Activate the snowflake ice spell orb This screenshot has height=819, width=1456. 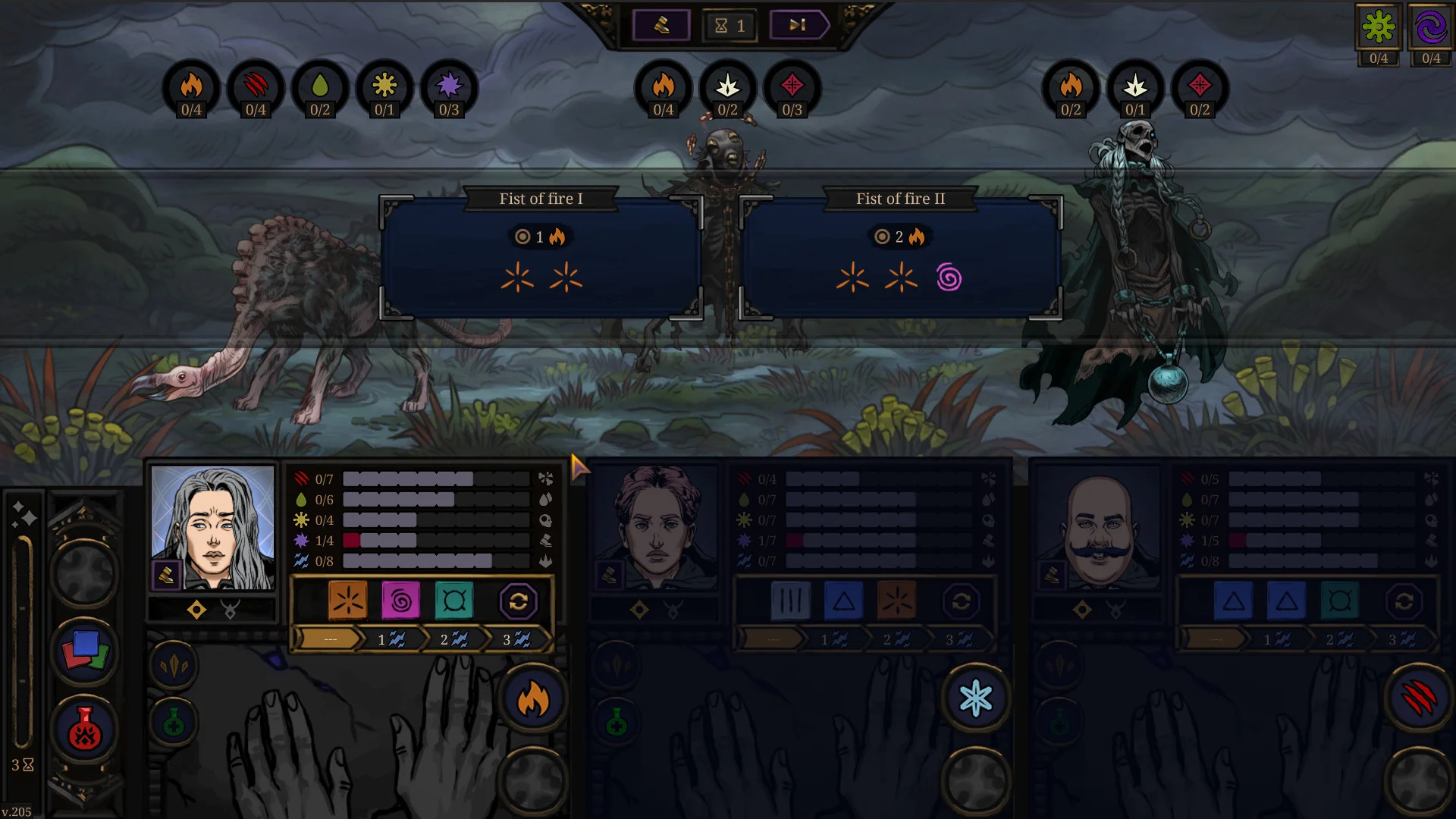(976, 698)
